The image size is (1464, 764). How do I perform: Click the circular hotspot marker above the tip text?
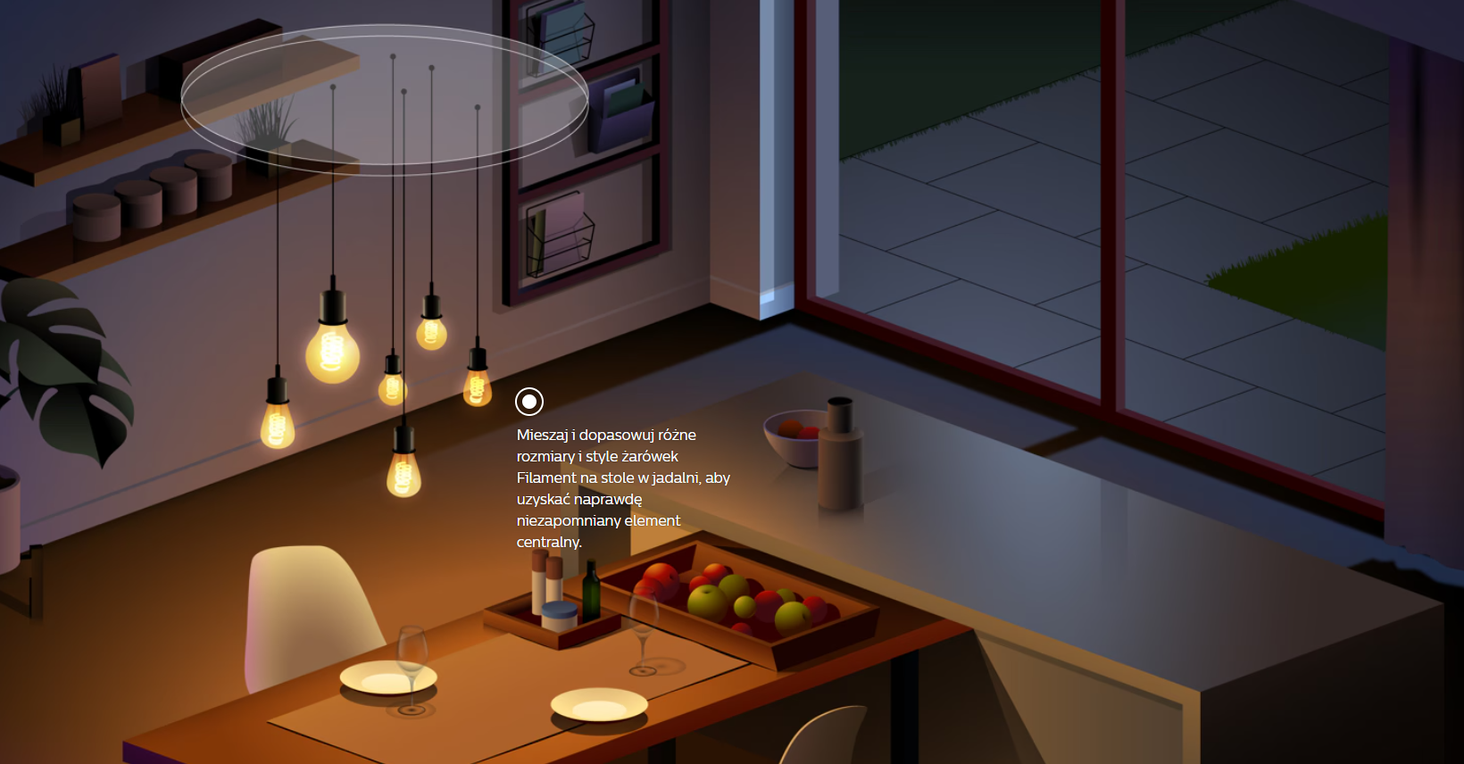coord(529,402)
